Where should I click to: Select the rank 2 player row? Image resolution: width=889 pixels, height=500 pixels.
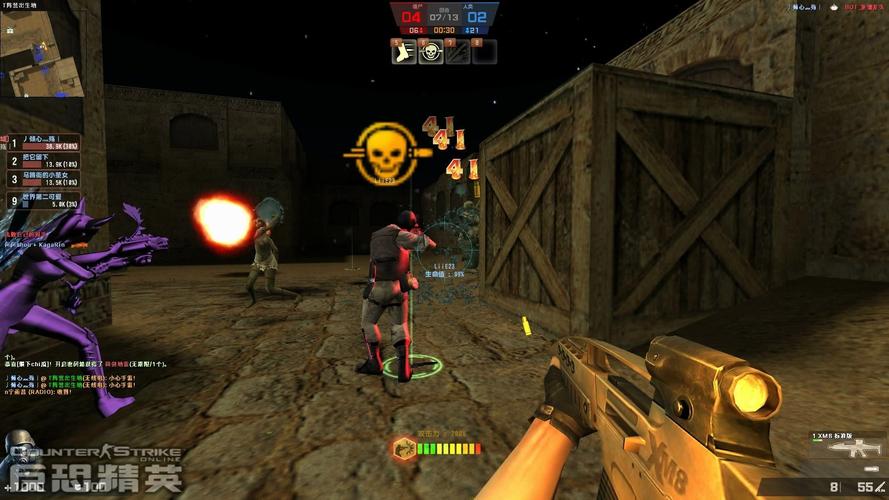45,160
